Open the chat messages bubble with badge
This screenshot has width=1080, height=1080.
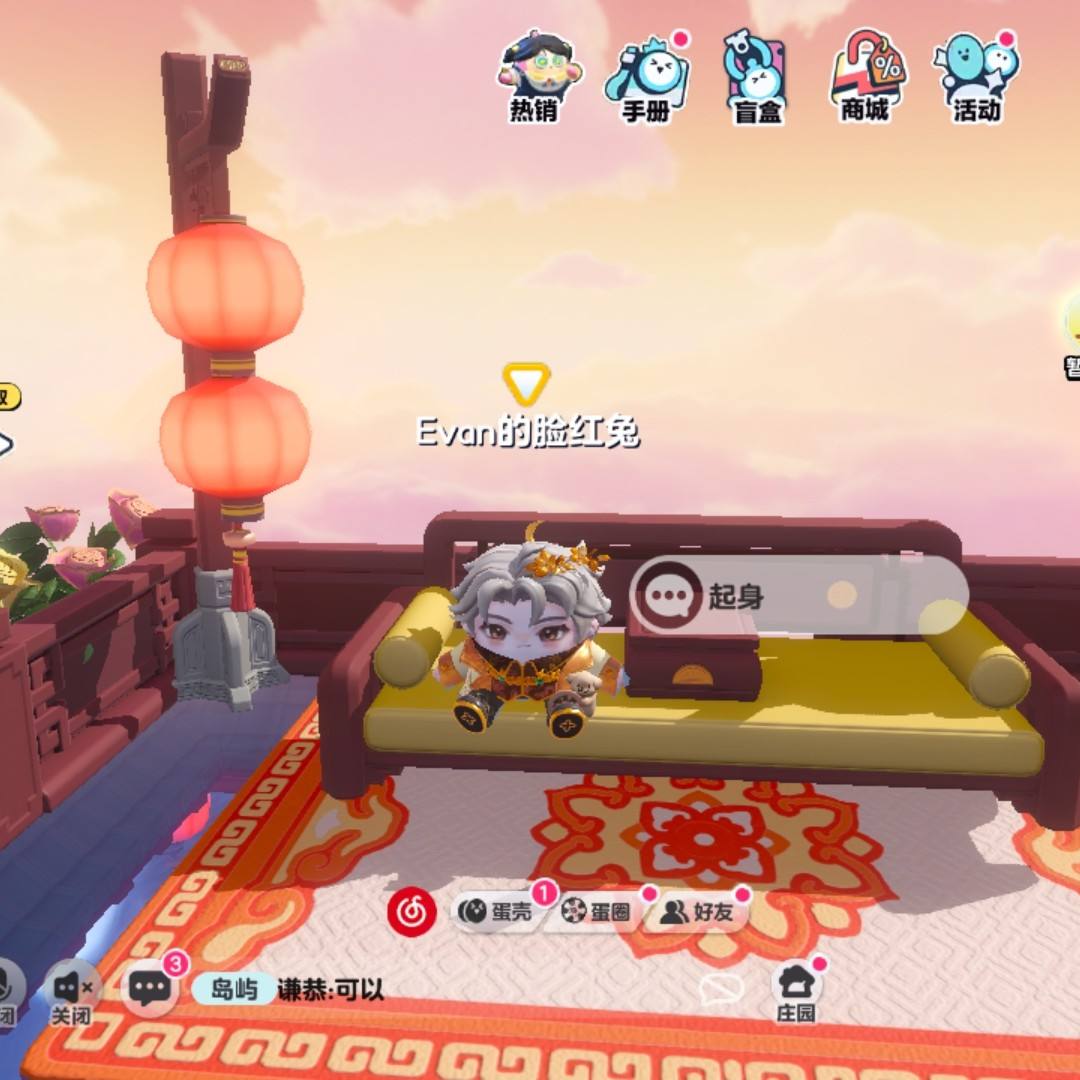click(150, 988)
